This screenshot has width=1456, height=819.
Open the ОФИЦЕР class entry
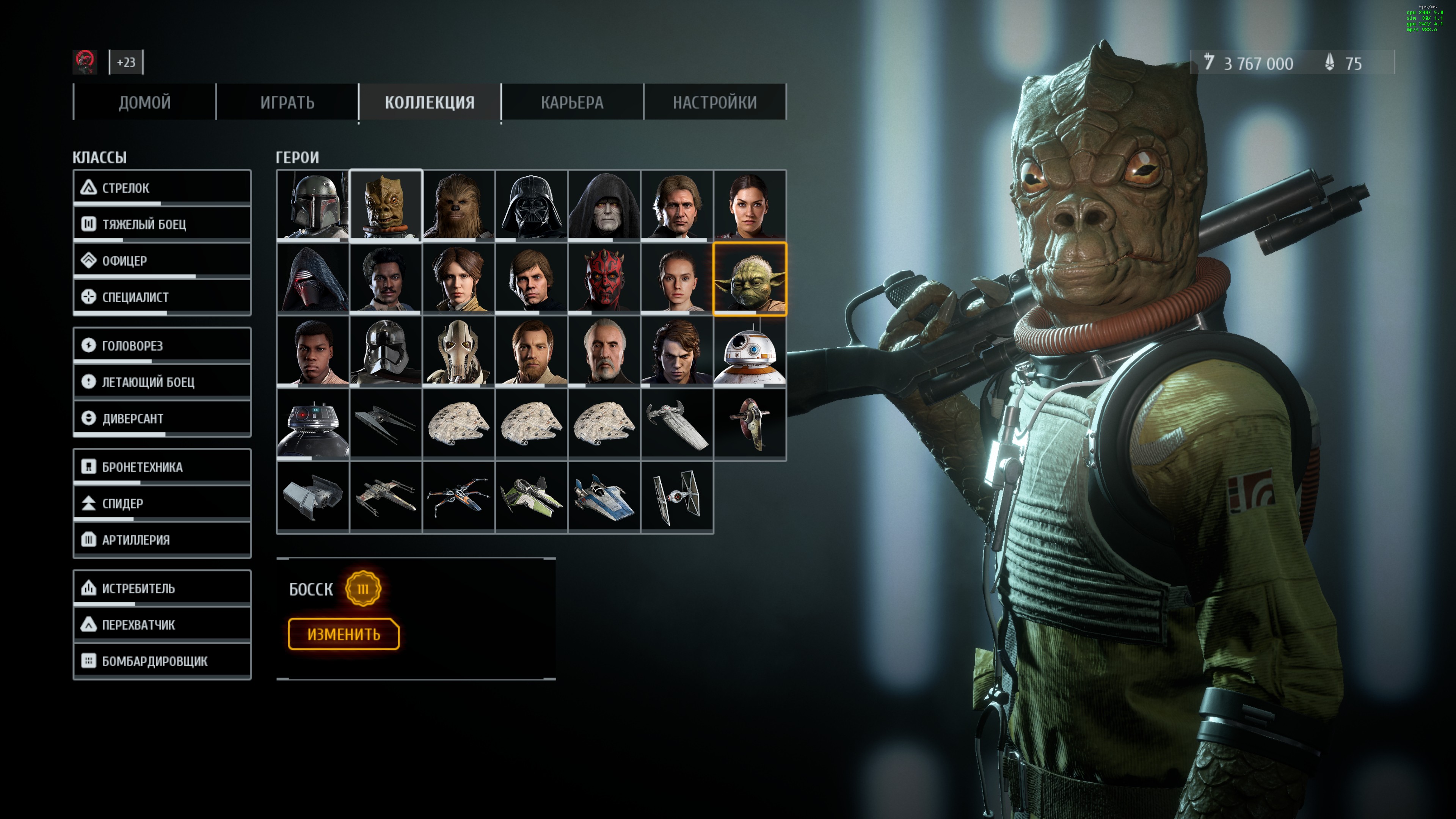click(x=162, y=260)
